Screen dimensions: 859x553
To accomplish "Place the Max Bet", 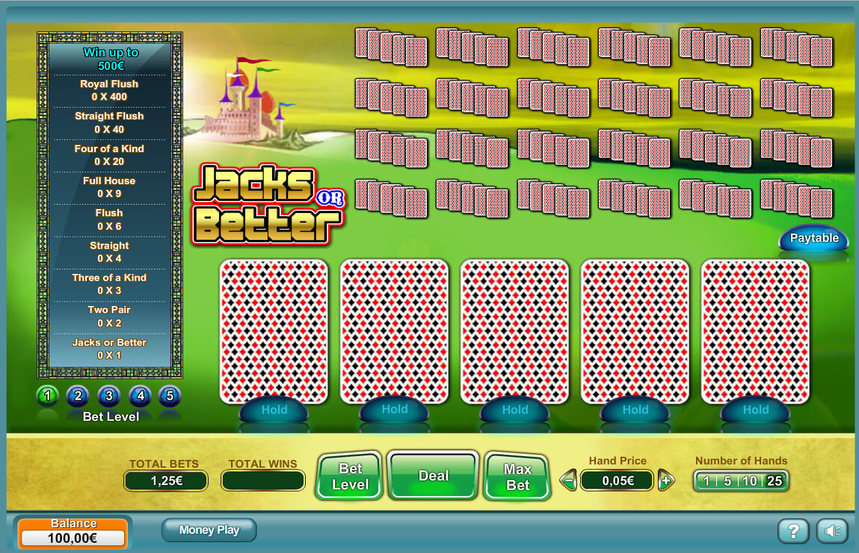I will tap(517, 476).
